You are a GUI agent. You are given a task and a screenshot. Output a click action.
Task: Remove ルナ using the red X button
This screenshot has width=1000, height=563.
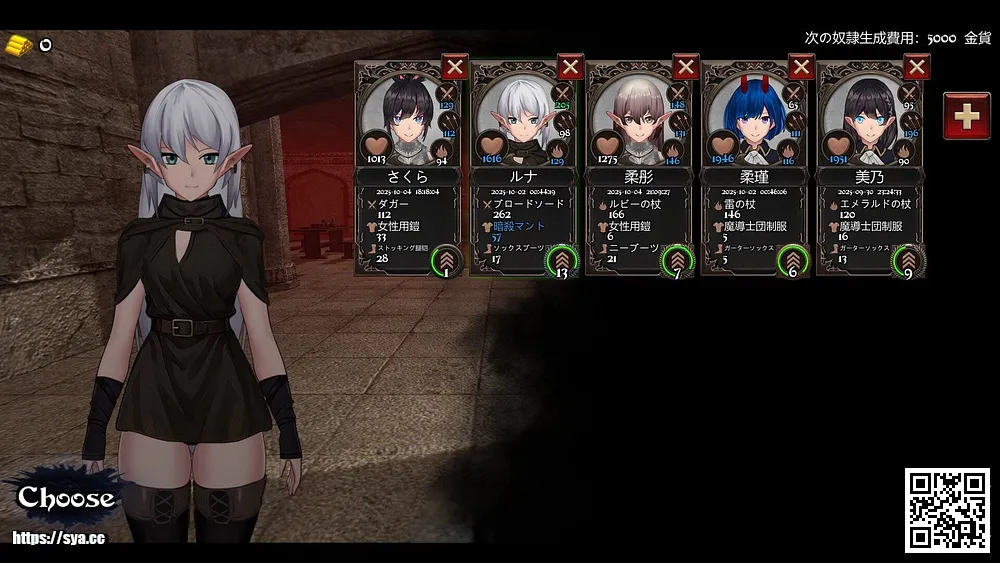571,67
